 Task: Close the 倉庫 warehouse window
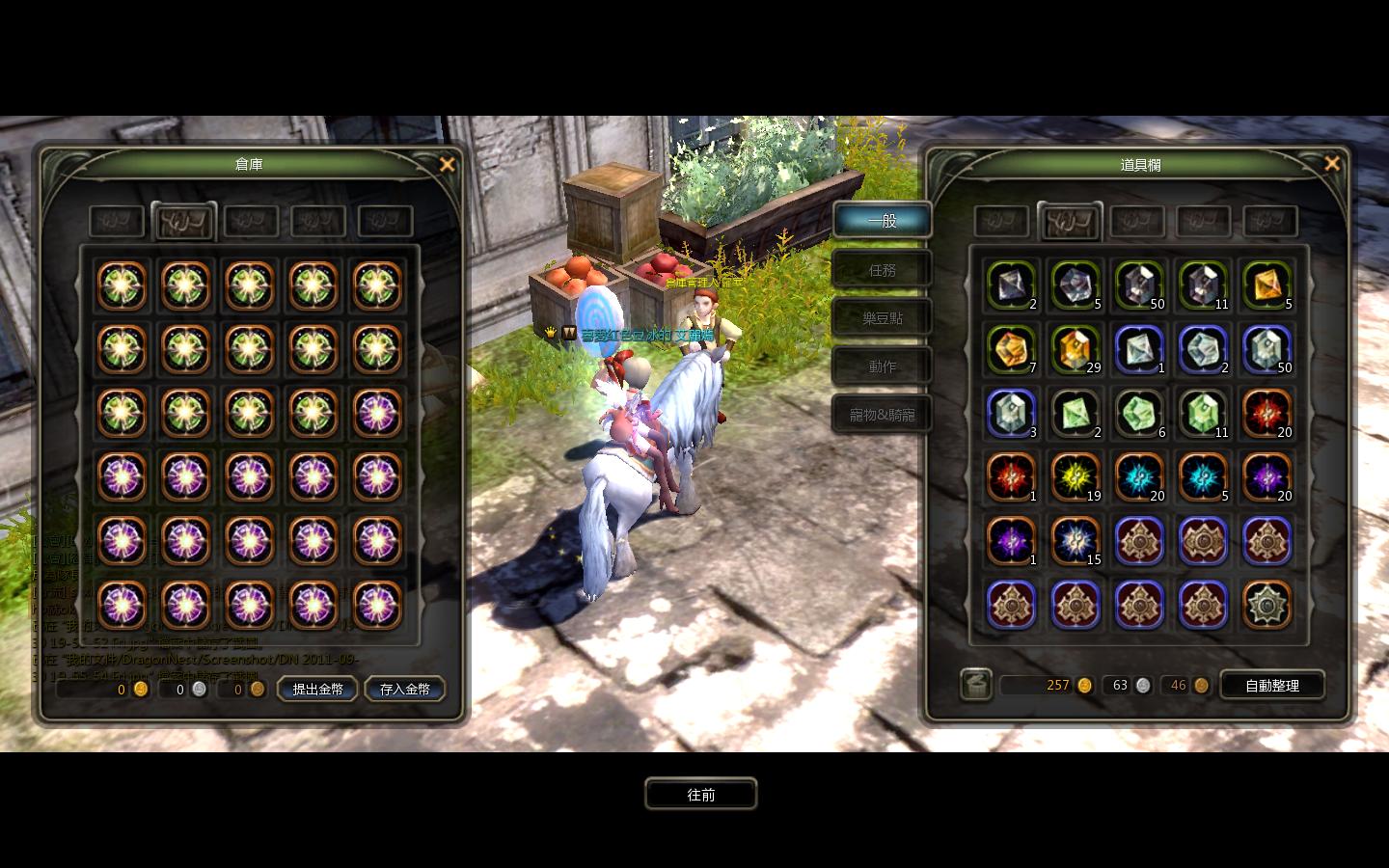coord(447,165)
